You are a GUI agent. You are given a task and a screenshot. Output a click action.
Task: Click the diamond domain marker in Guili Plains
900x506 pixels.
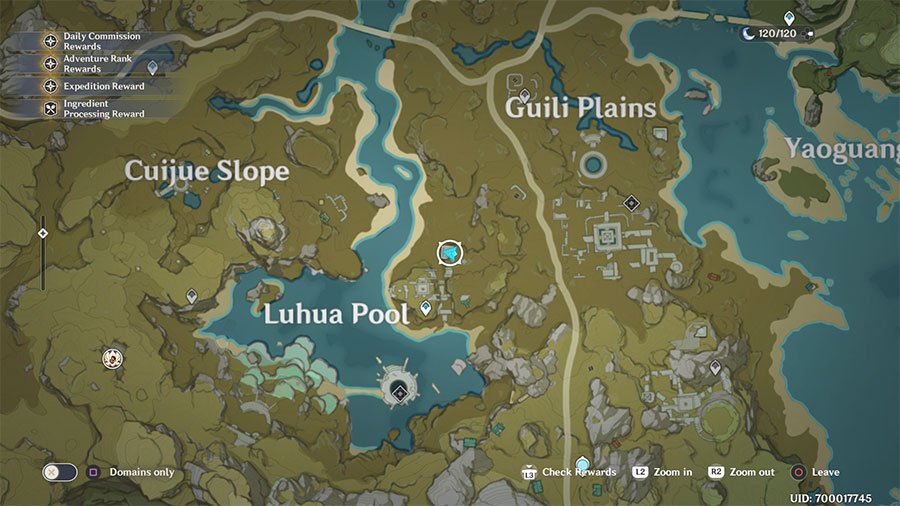[x=631, y=202]
